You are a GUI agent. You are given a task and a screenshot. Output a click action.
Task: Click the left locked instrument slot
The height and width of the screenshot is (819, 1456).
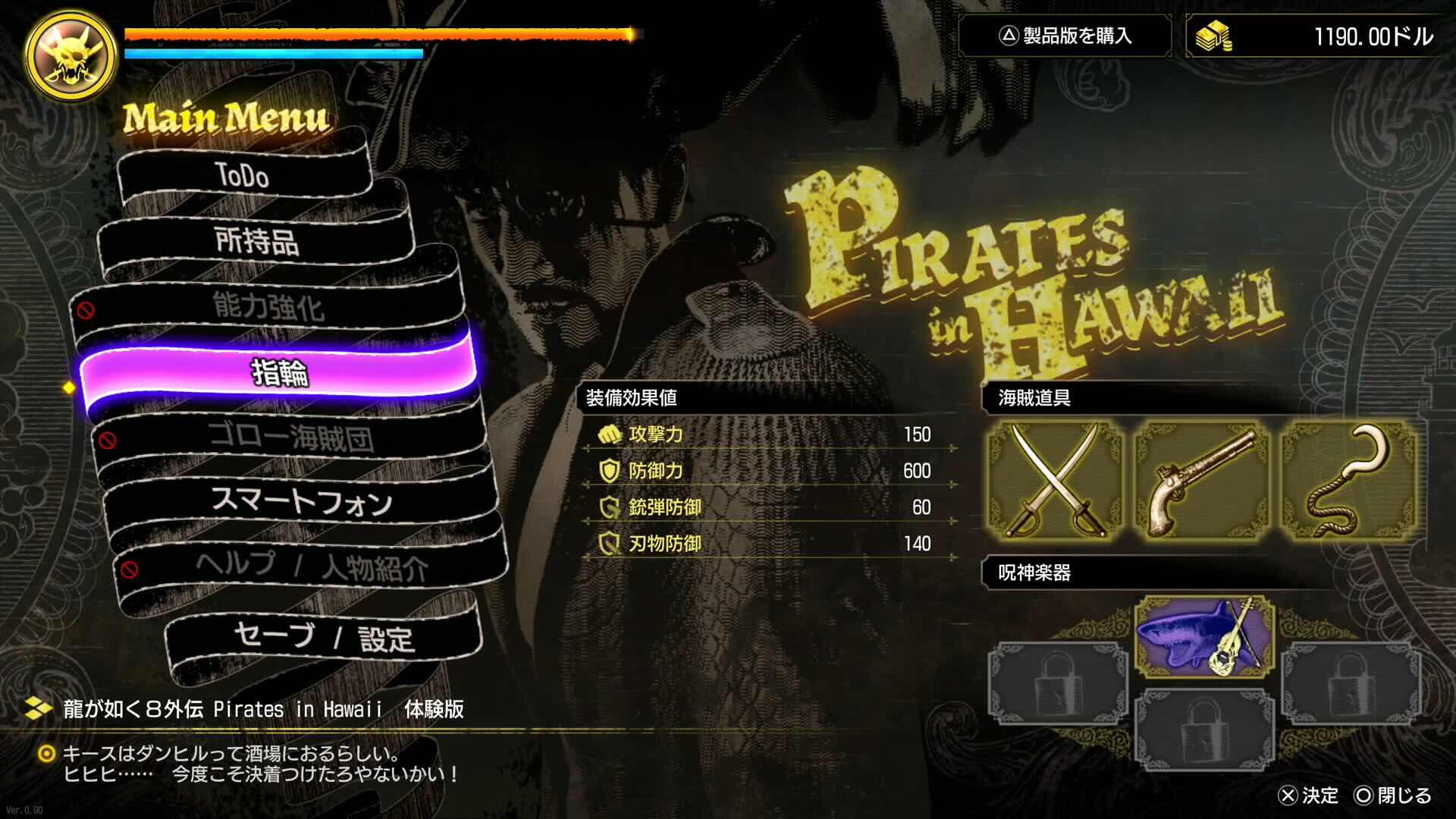coord(1056,682)
